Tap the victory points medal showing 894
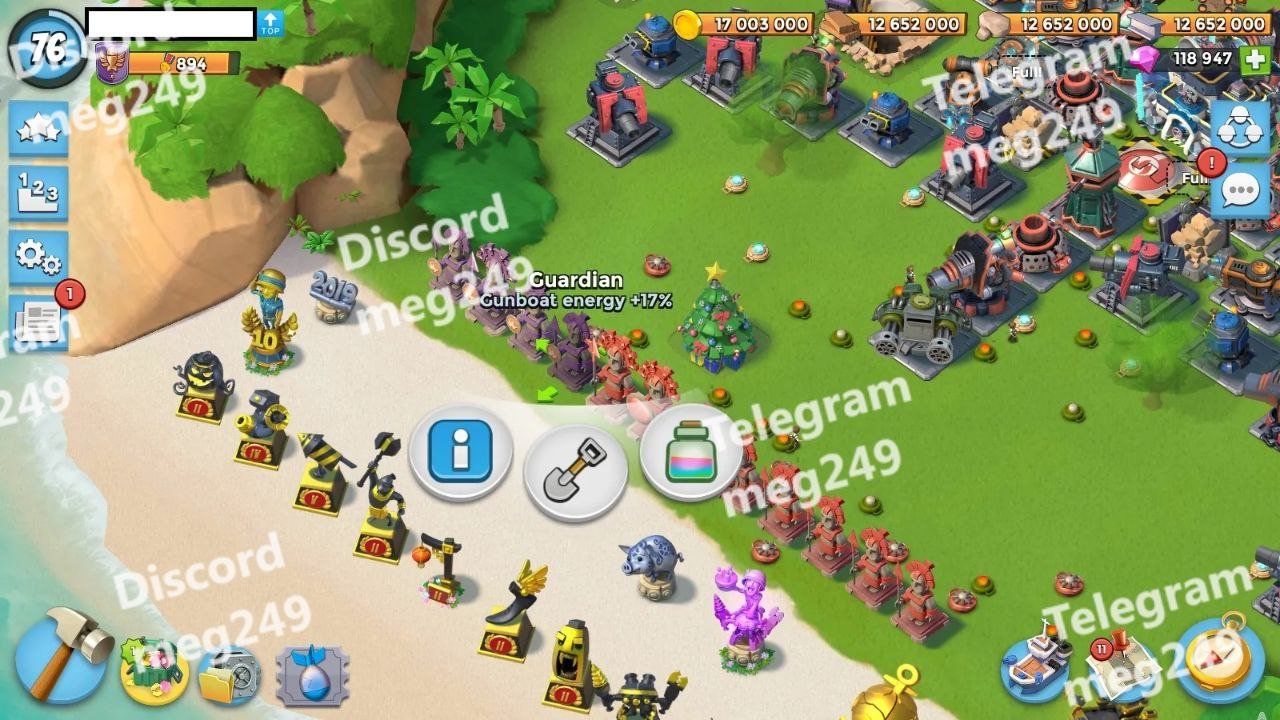This screenshot has height=720, width=1280. 168,64
